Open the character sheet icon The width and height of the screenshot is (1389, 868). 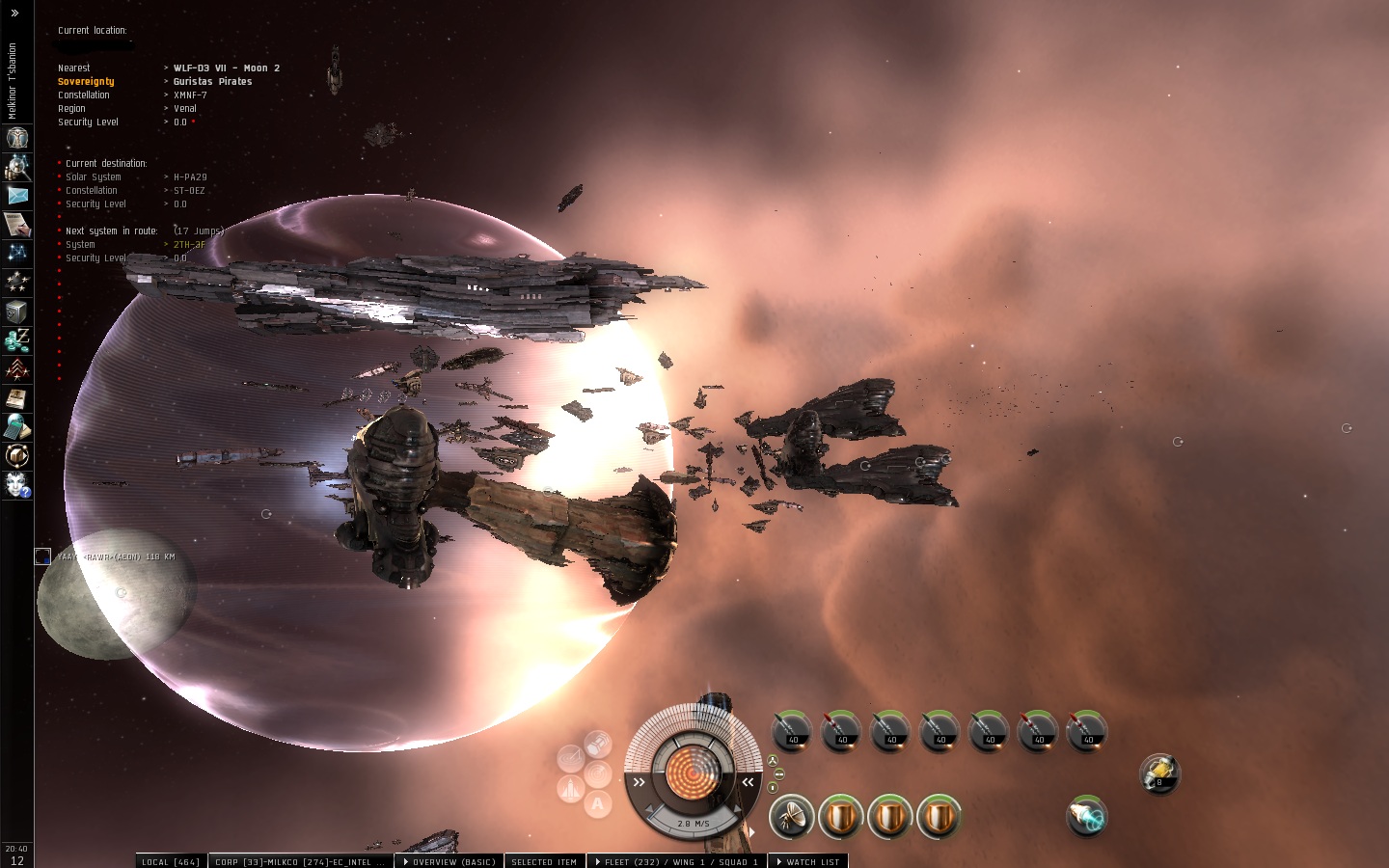[16, 138]
